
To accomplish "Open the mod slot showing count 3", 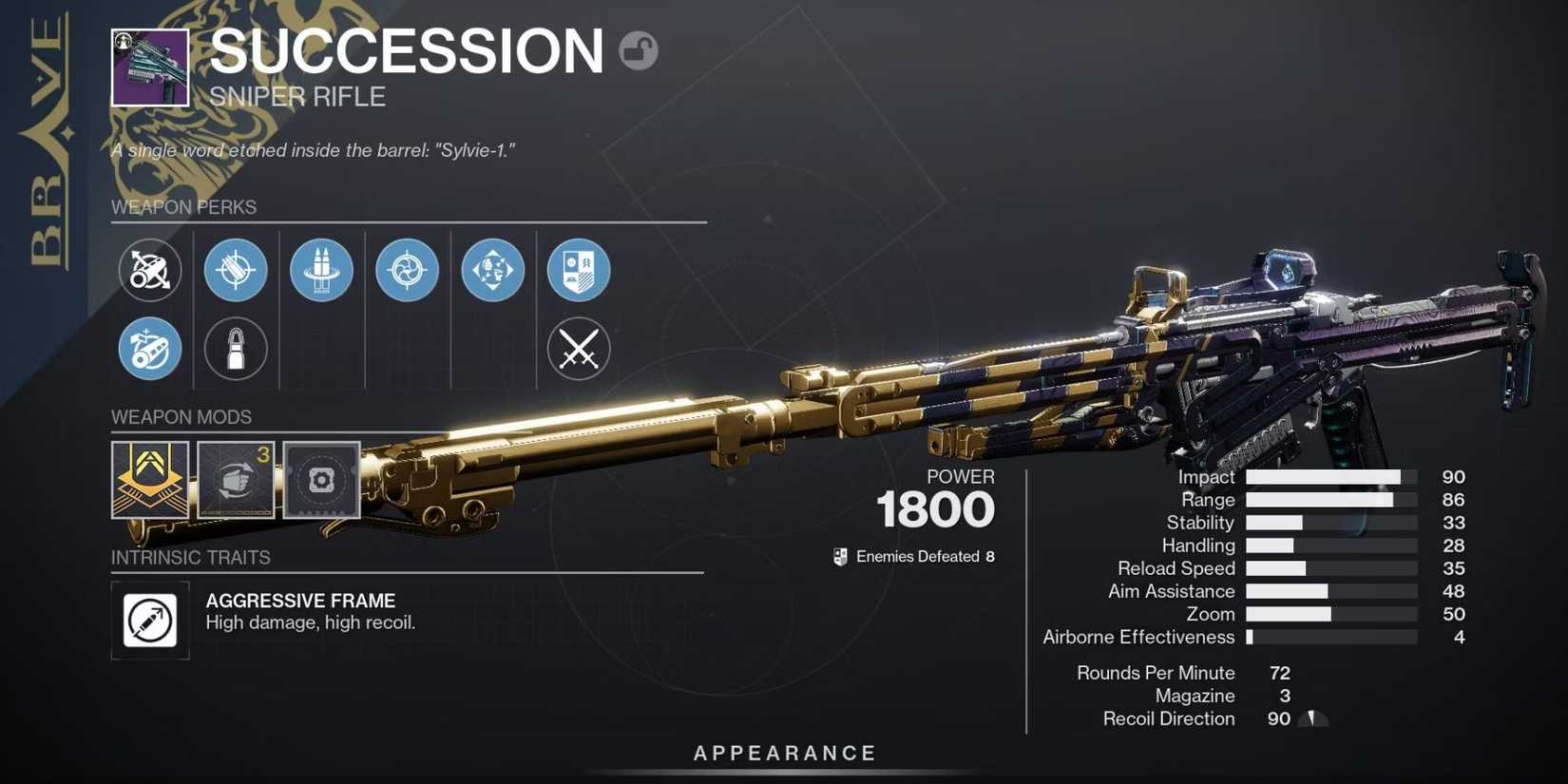I will click(236, 480).
